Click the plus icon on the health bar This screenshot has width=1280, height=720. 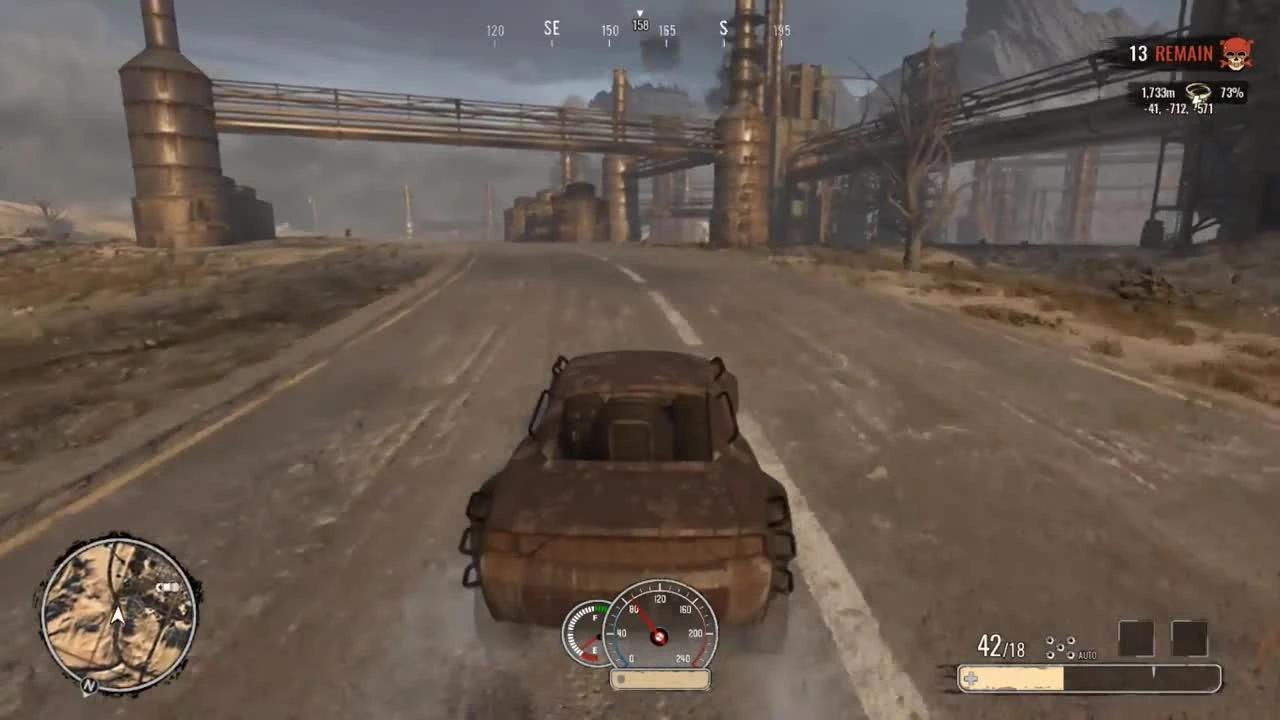[969, 678]
